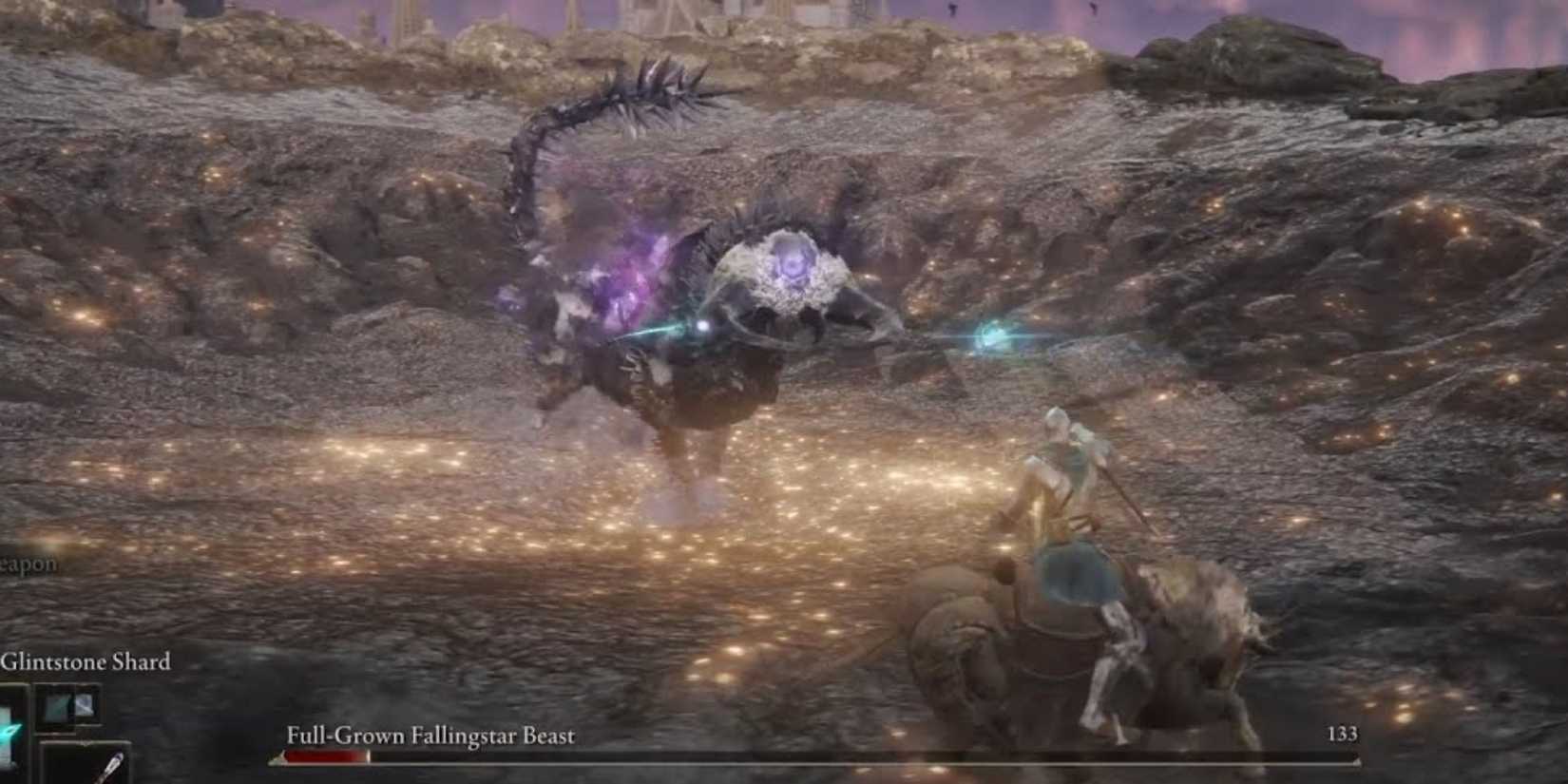Click the equipped right-hand weapon icon
This screenshot has width=1568, height=784.
coord(86,706)
